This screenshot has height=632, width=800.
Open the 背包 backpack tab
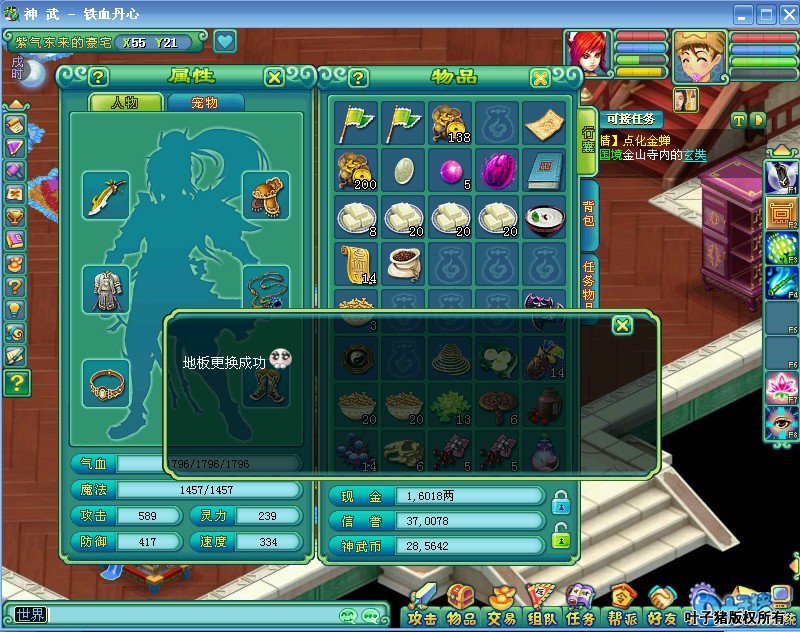click(x=589, y=222)
